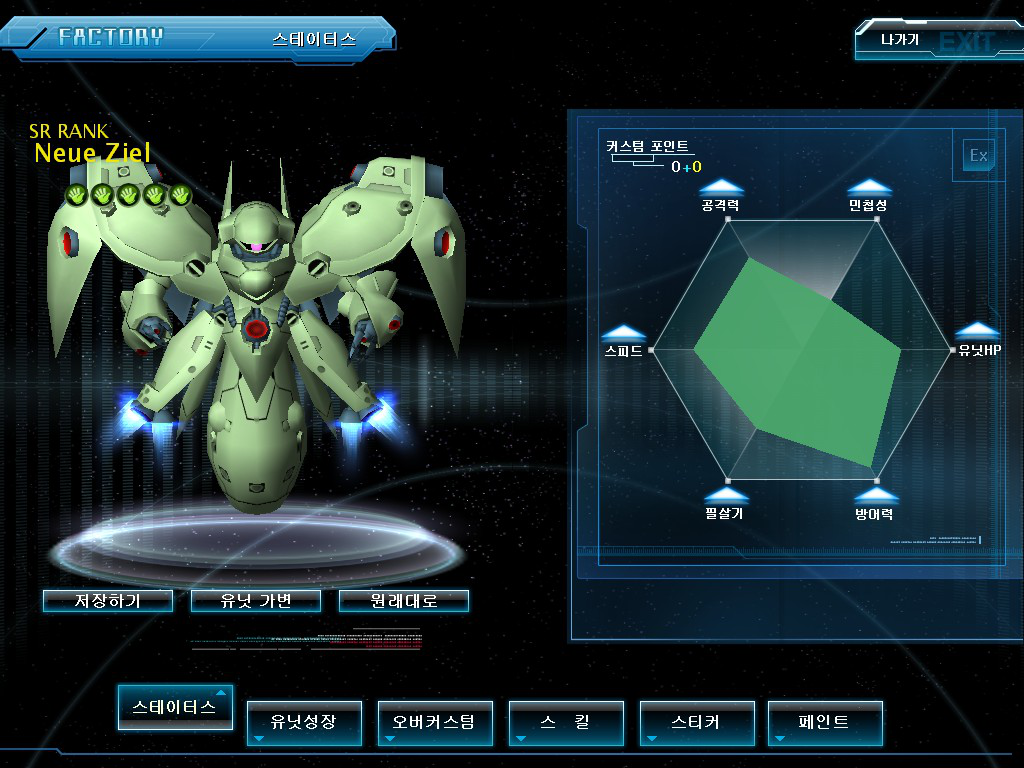This screenshot has height=768, width=1024.
Task: Raise 유닛HP stat with its arrow
Action: pyautogui.click(x=978, y=332)
